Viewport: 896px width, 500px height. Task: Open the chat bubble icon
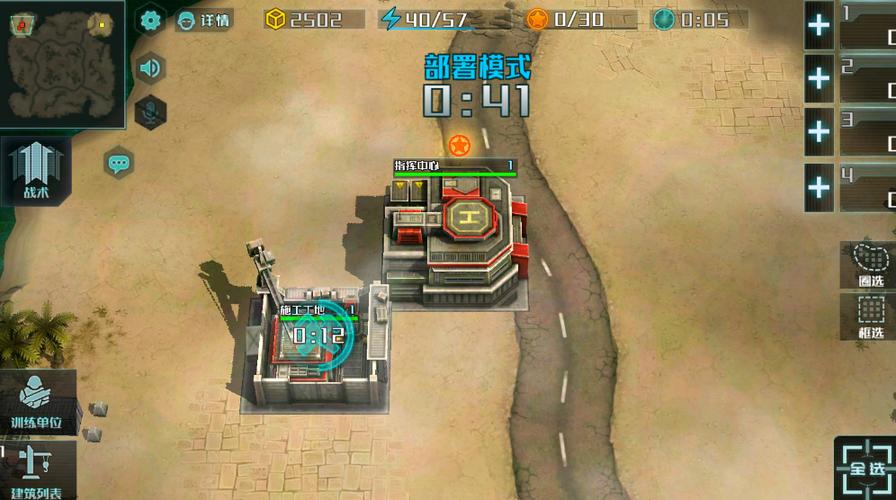coord(119,161)
